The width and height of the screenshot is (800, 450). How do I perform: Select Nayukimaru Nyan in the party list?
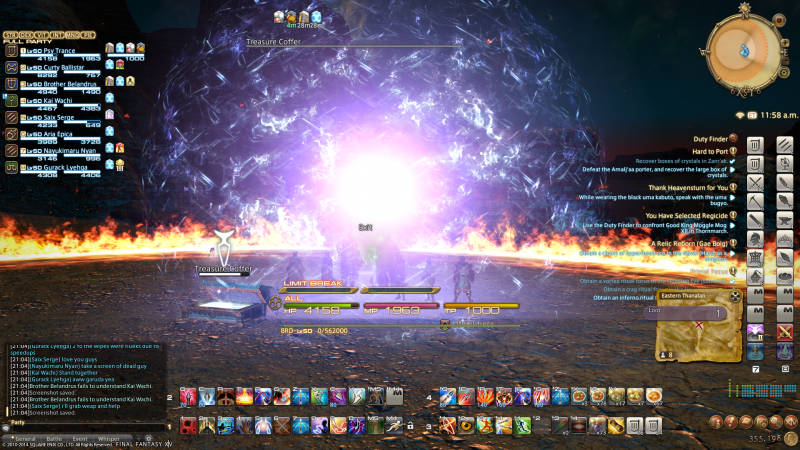click(62, 150)
